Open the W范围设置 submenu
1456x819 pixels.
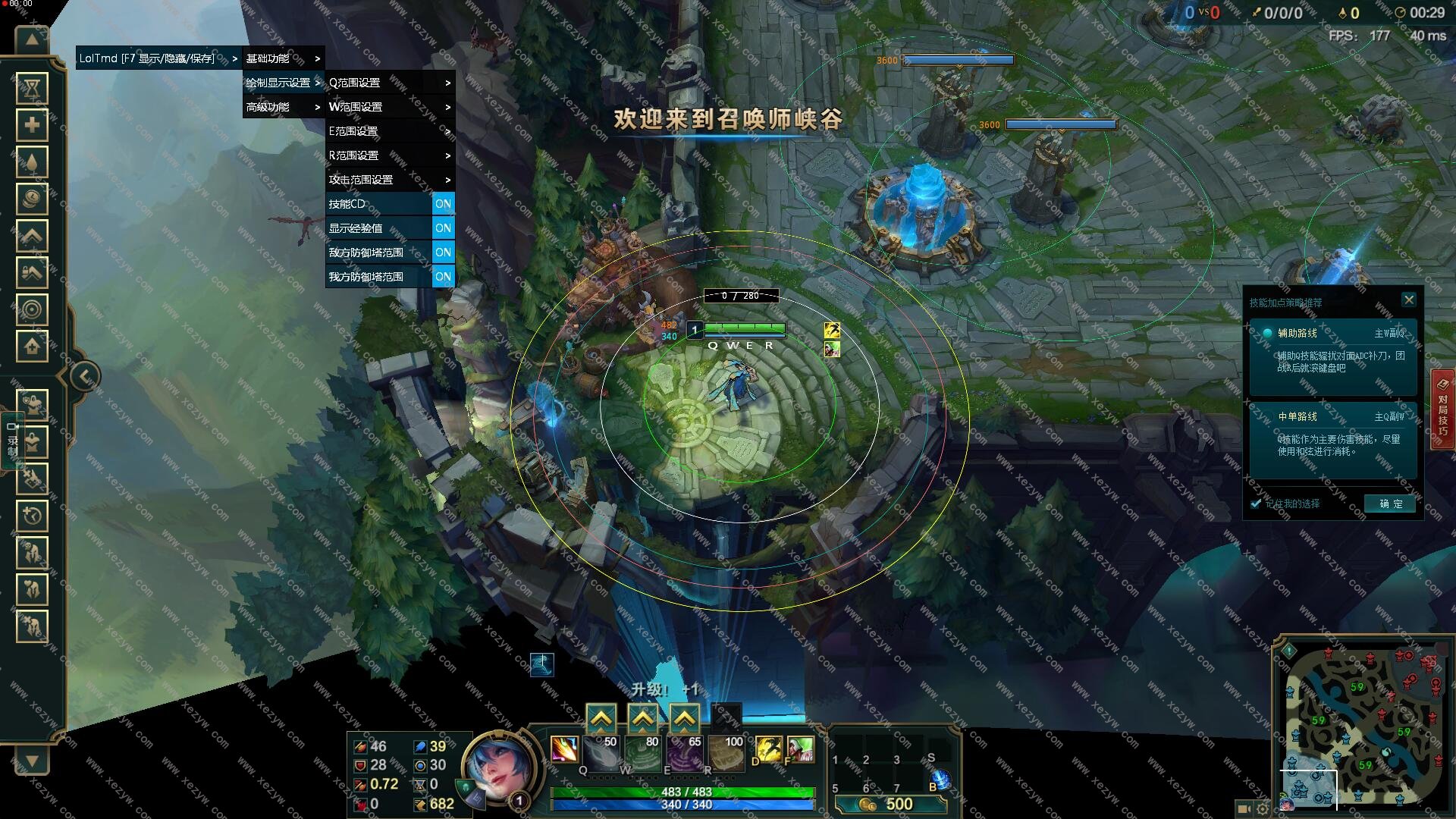pyautogui.click(x=389, y=107)
